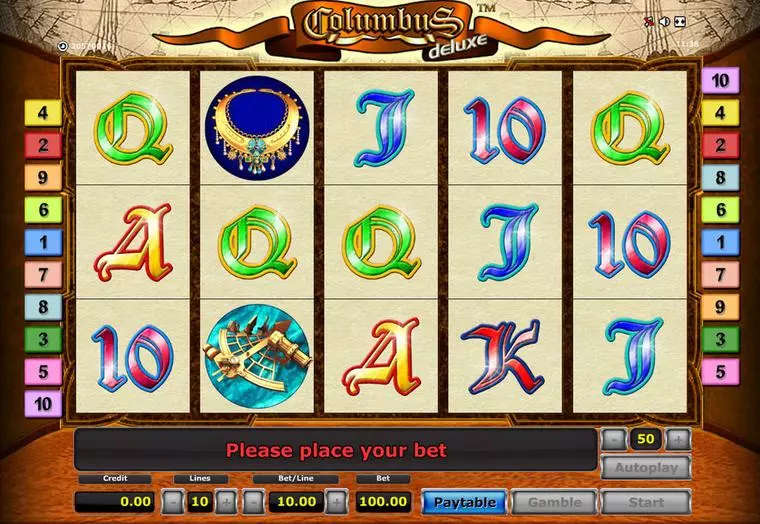Increase the autoplay spin count above 50

[678, 439]
